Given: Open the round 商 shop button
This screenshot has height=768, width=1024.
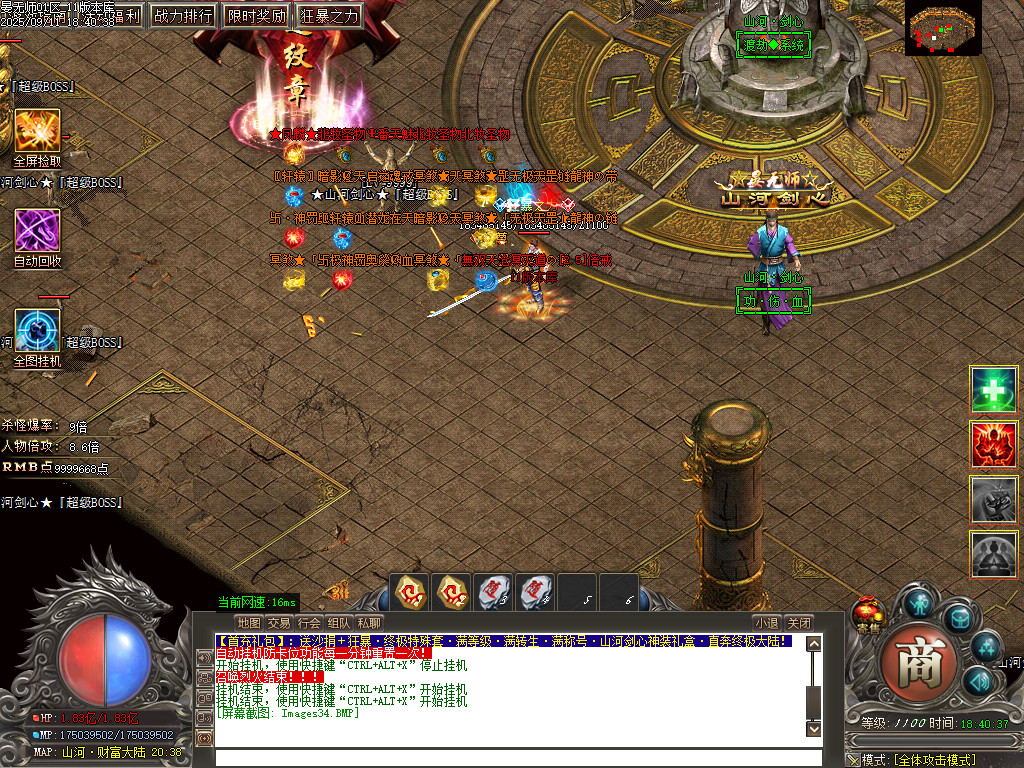Looking at the screenshot, I should coord(912,665).
